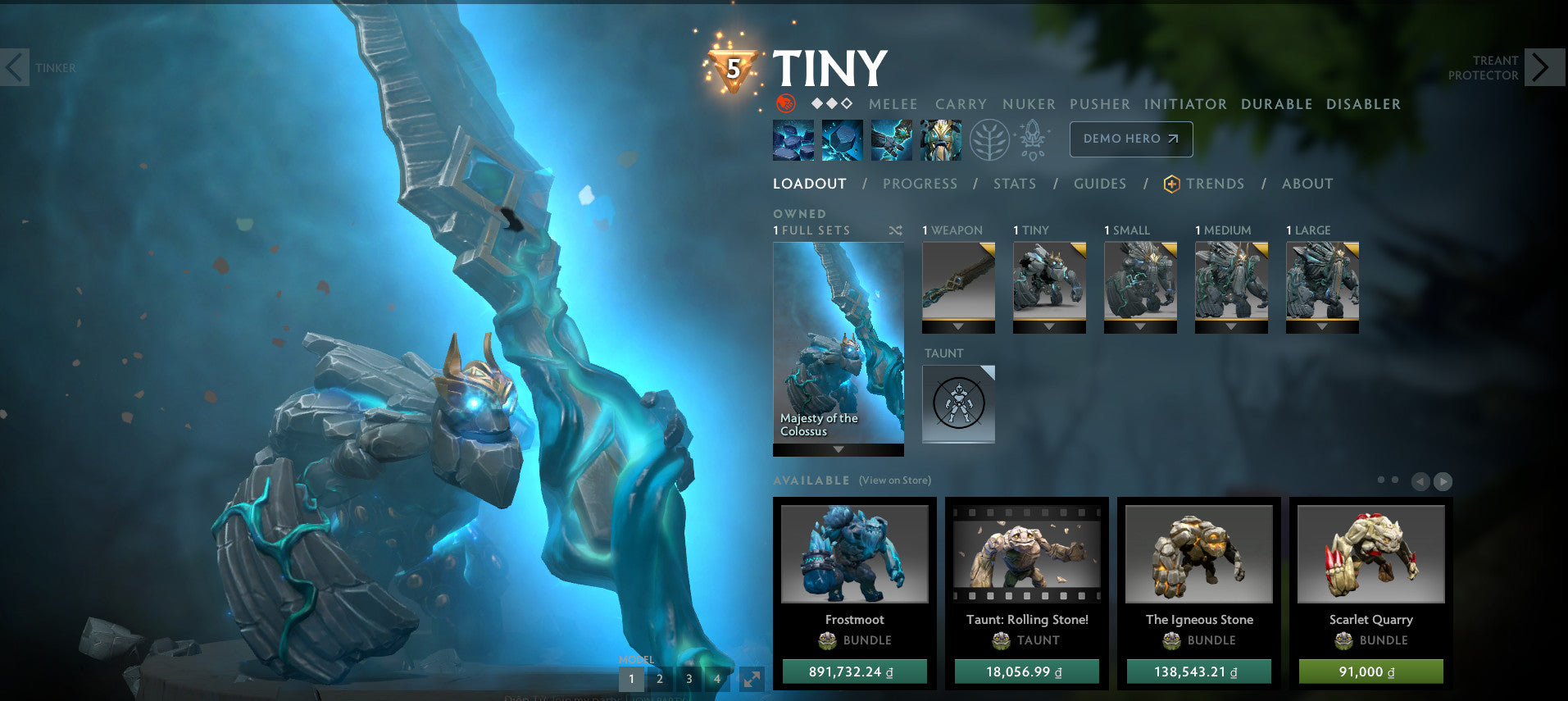Switch to the Progress tab
1568x701 pixels.
pos(920,184)
